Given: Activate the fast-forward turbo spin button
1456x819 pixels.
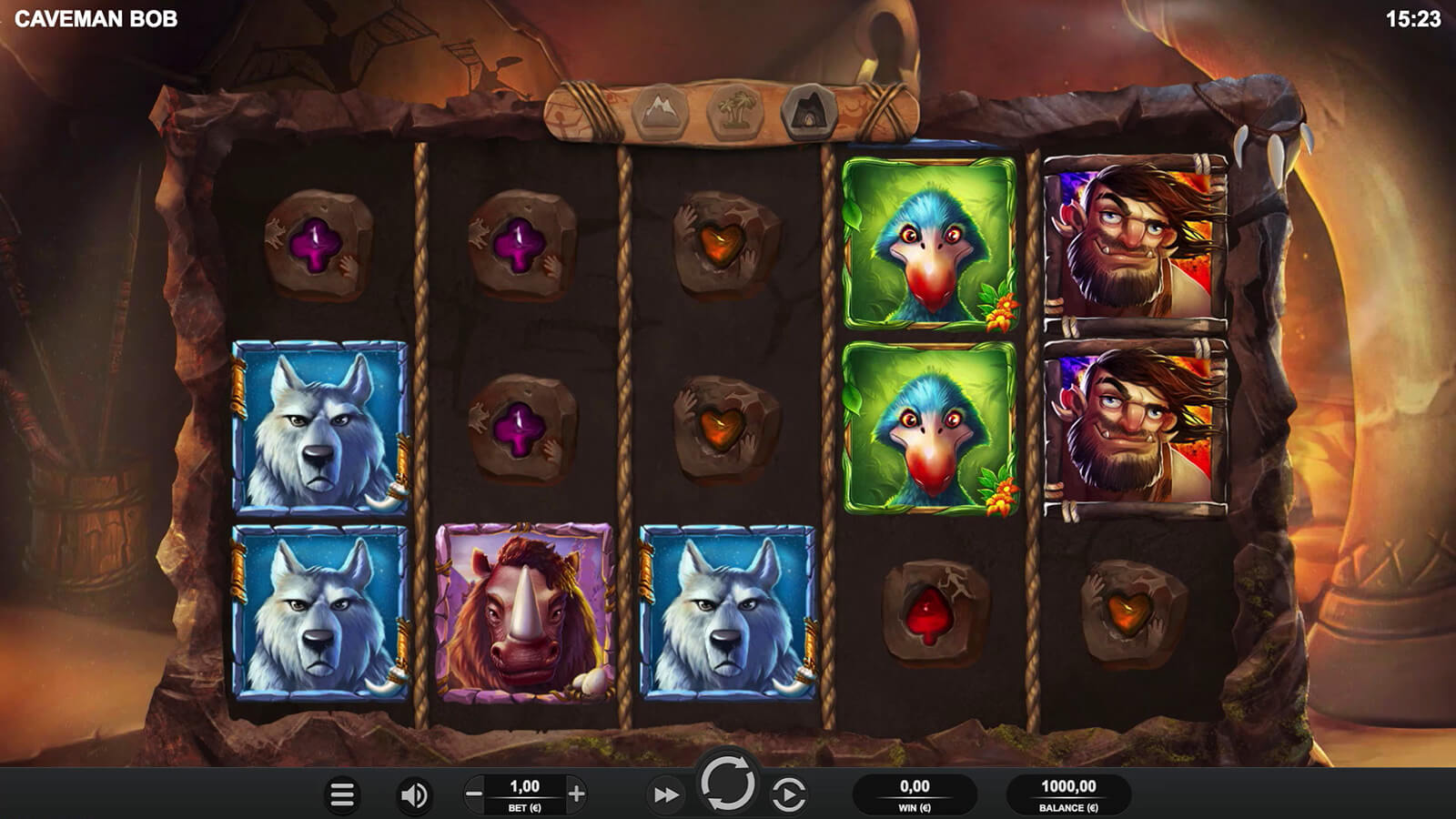Looking at the screenshot, I should [666, 795].
